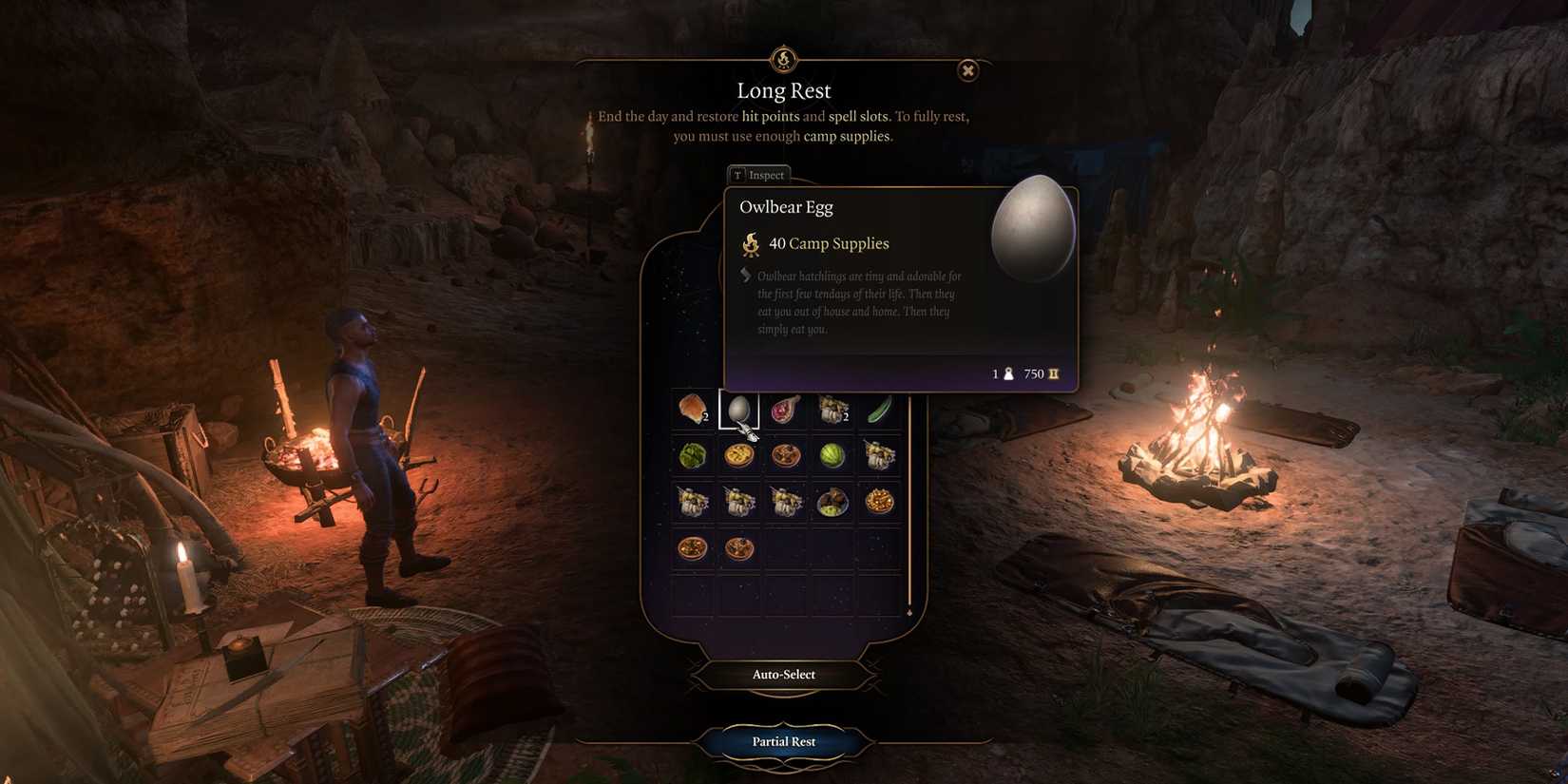This screenshot has width=1568, height=784.
Task: Select the bowl of roasted nuts
Action: click(877, 501)
